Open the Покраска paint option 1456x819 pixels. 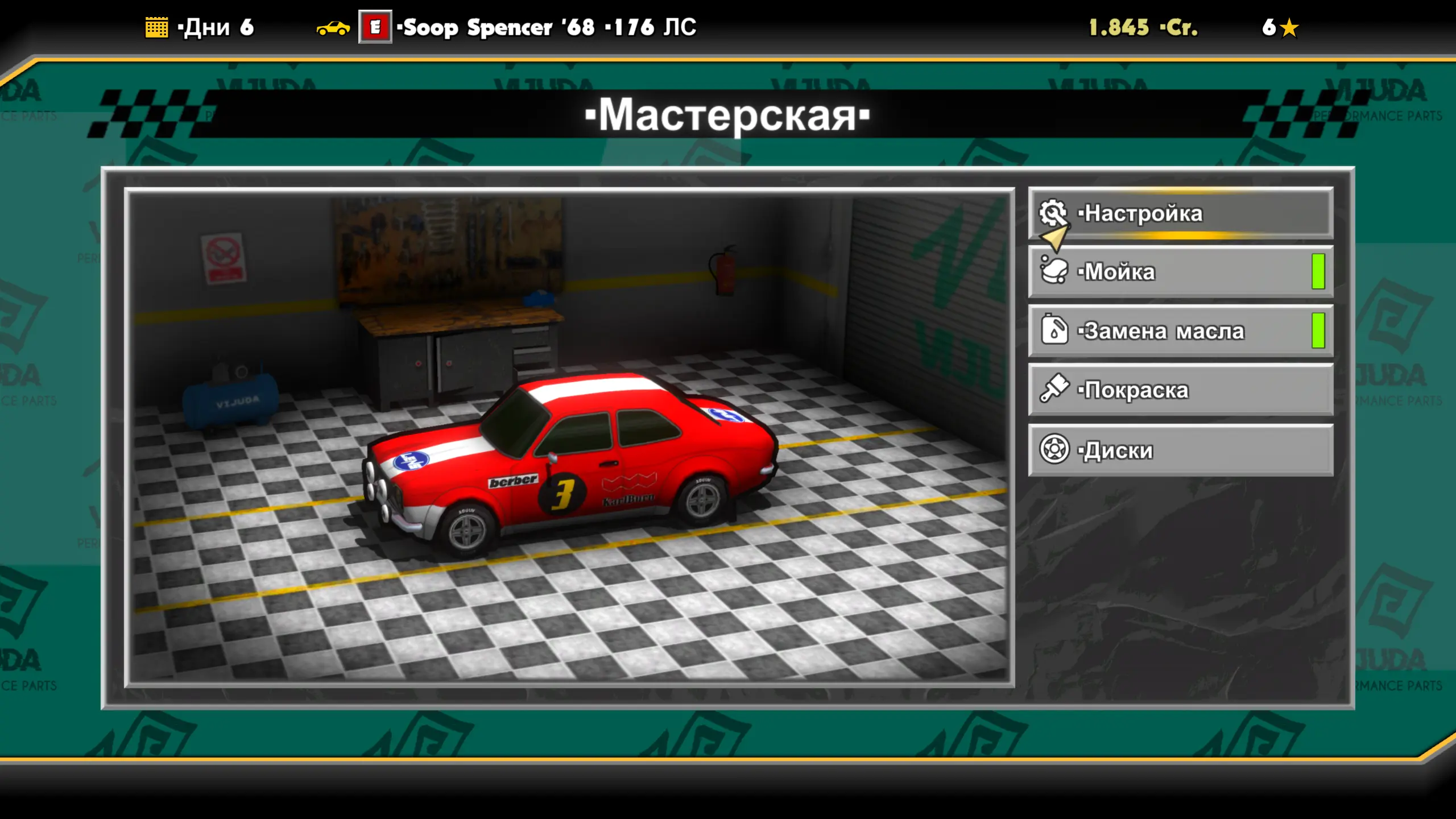click(x=1181, y=390)
